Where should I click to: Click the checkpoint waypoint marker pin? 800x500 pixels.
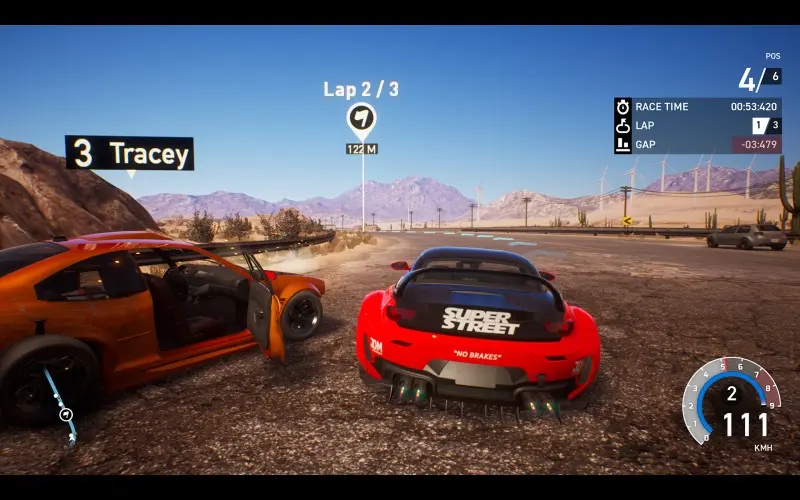(361, 119)
